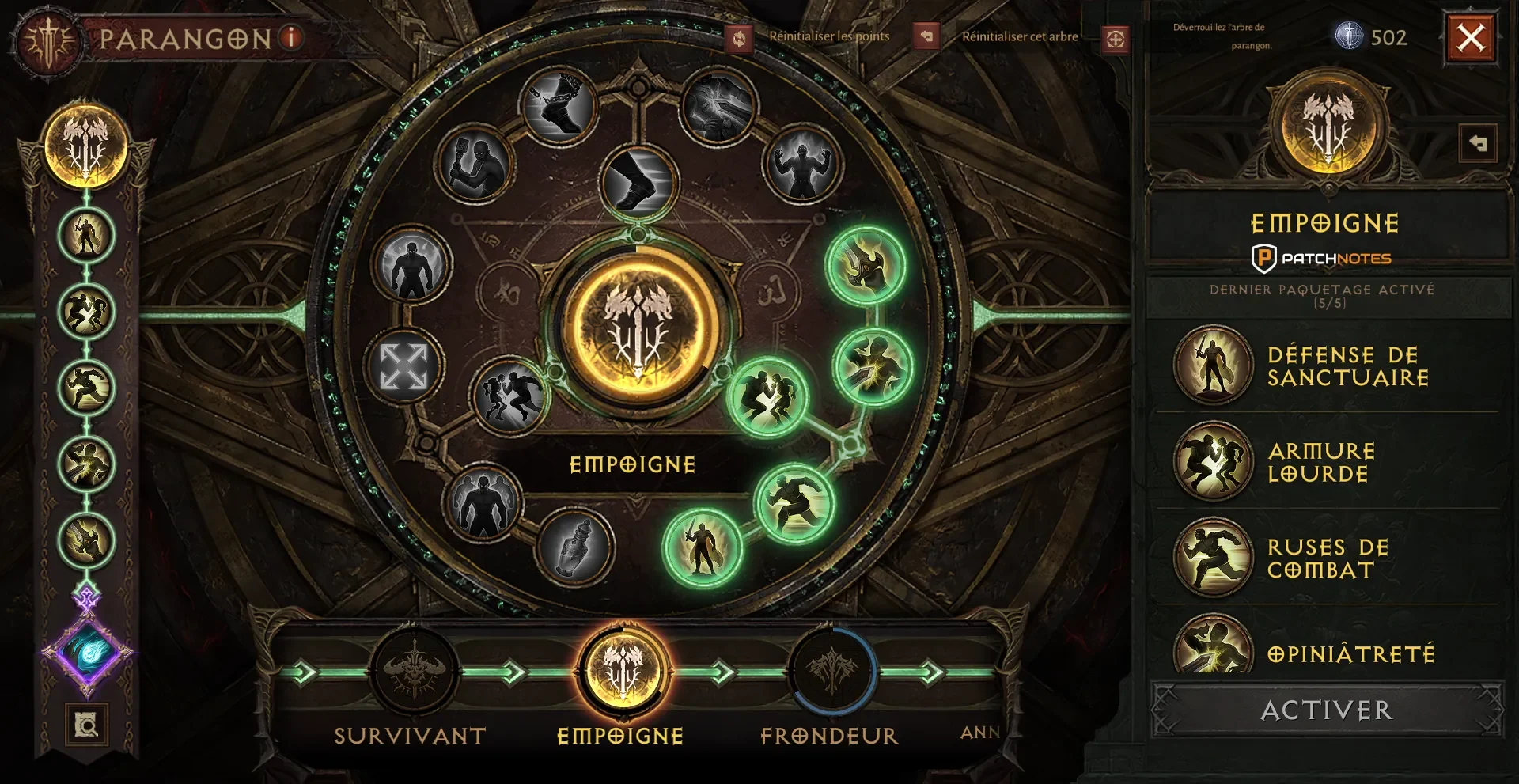Open the magnifier search icon

86,724
